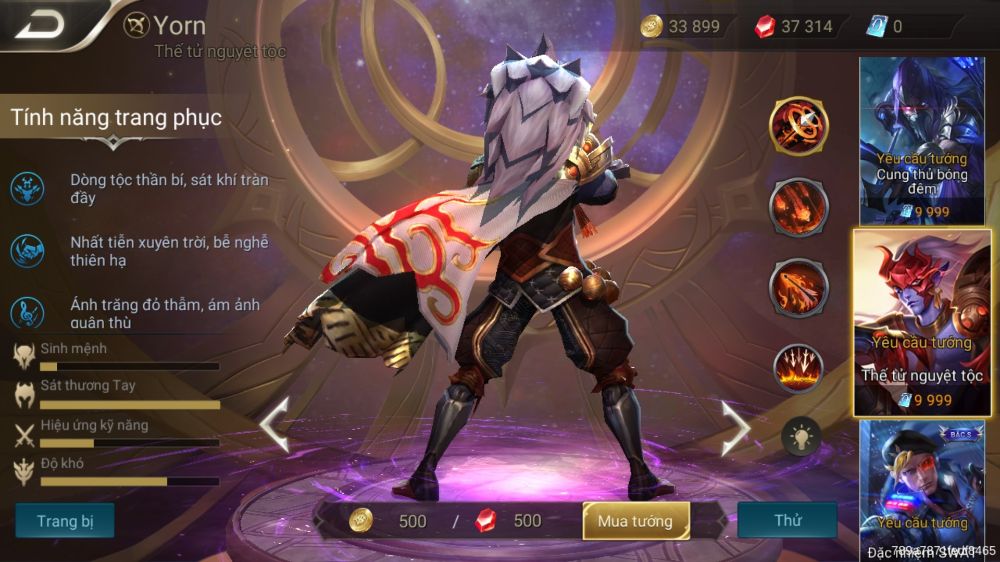The height and width of the screenshot is (562, 1000).
Task: Toggle the lightbulb hint button
Action: (800, 436)
